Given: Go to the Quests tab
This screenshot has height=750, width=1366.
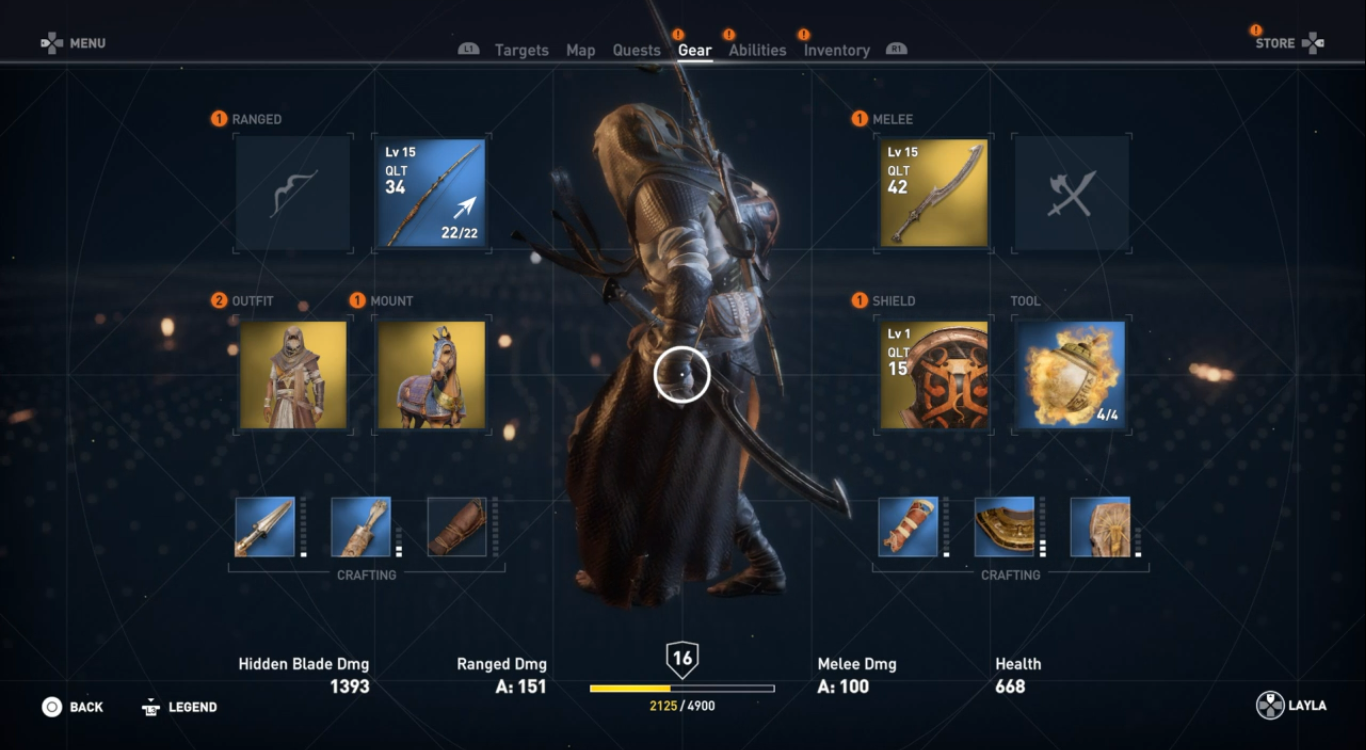Looking at the screenshot, I should (x=636, y=50).
